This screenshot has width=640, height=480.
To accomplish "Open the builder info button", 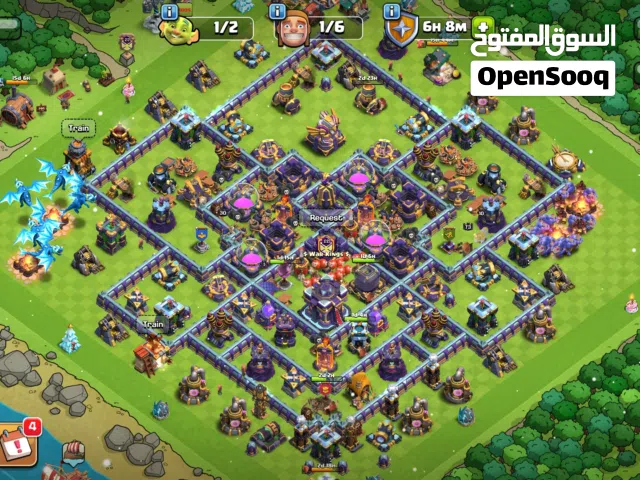I will (170, 11).
